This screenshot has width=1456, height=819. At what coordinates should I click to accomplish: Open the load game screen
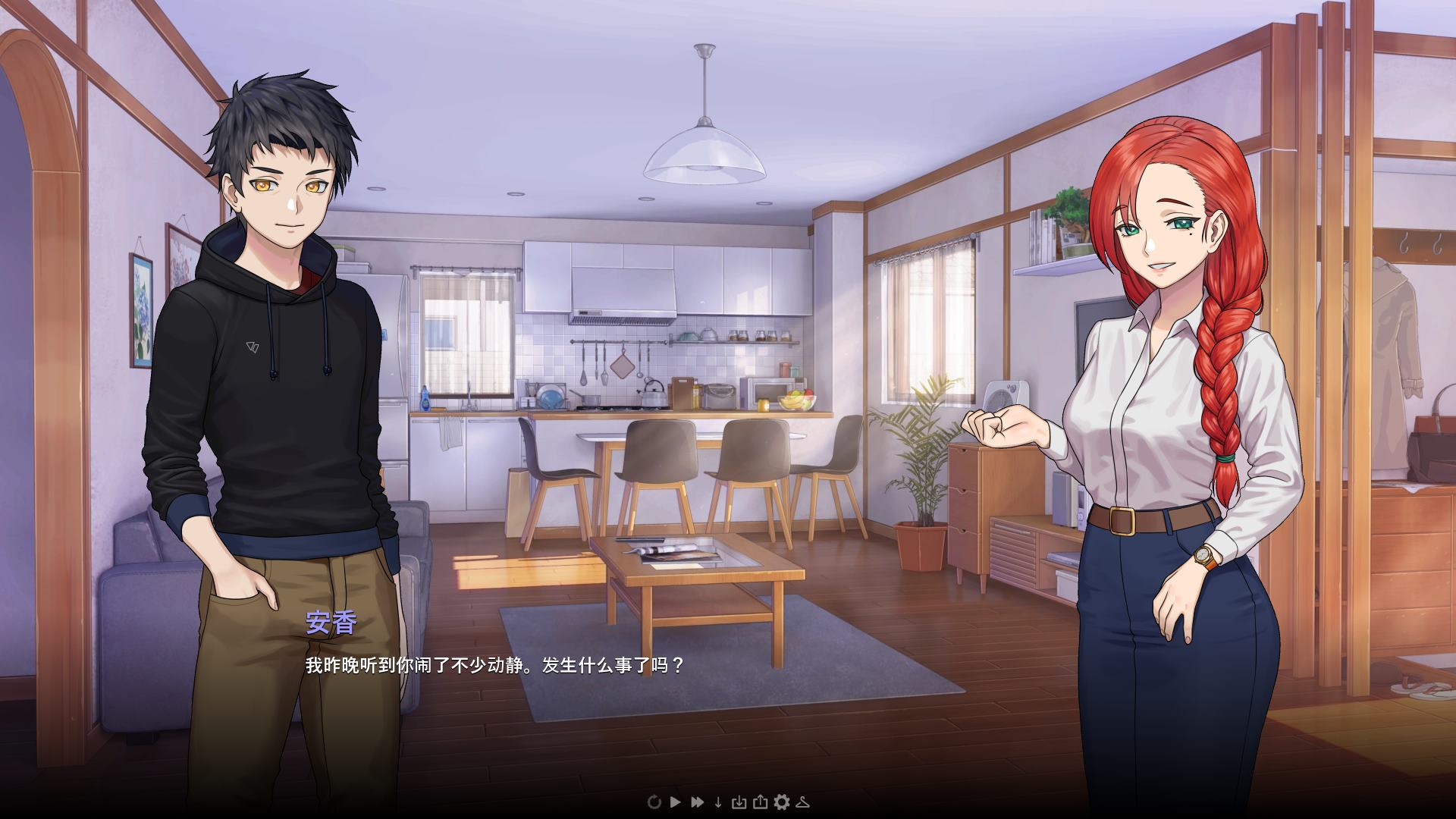(761, 802)
